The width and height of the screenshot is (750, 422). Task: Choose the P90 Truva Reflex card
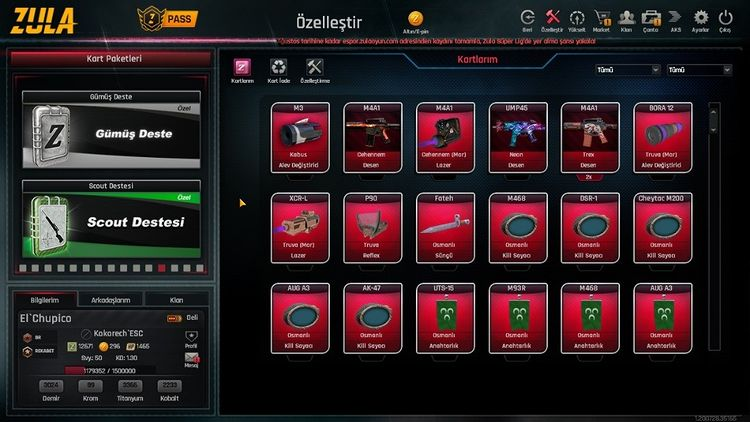pyautogui.click(x=371, y=228)
